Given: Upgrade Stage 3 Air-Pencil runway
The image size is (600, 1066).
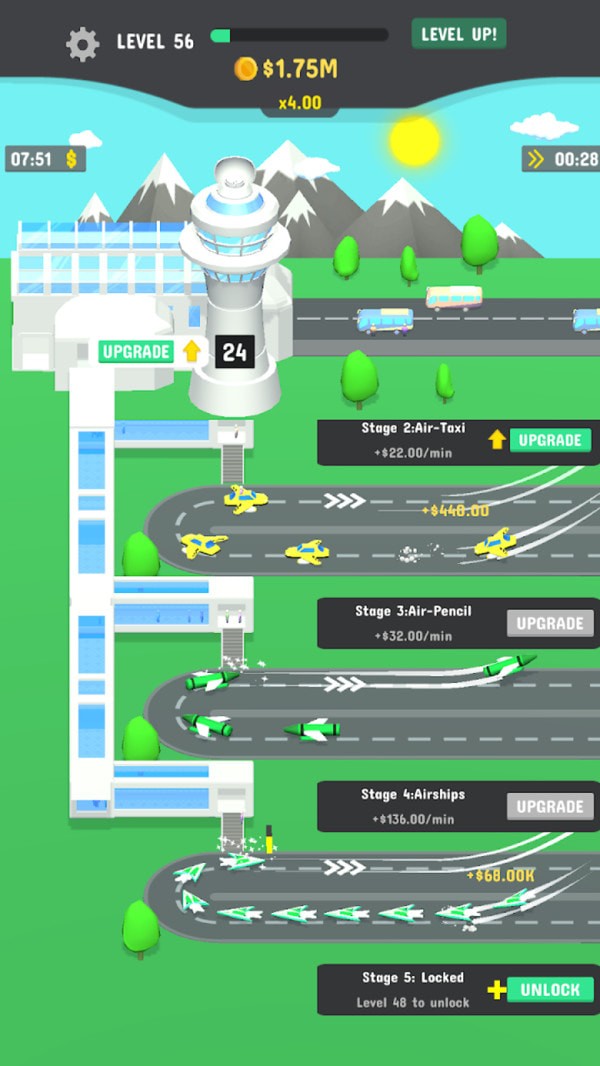Looking at the screenshot, I should (x=550, y=623).
